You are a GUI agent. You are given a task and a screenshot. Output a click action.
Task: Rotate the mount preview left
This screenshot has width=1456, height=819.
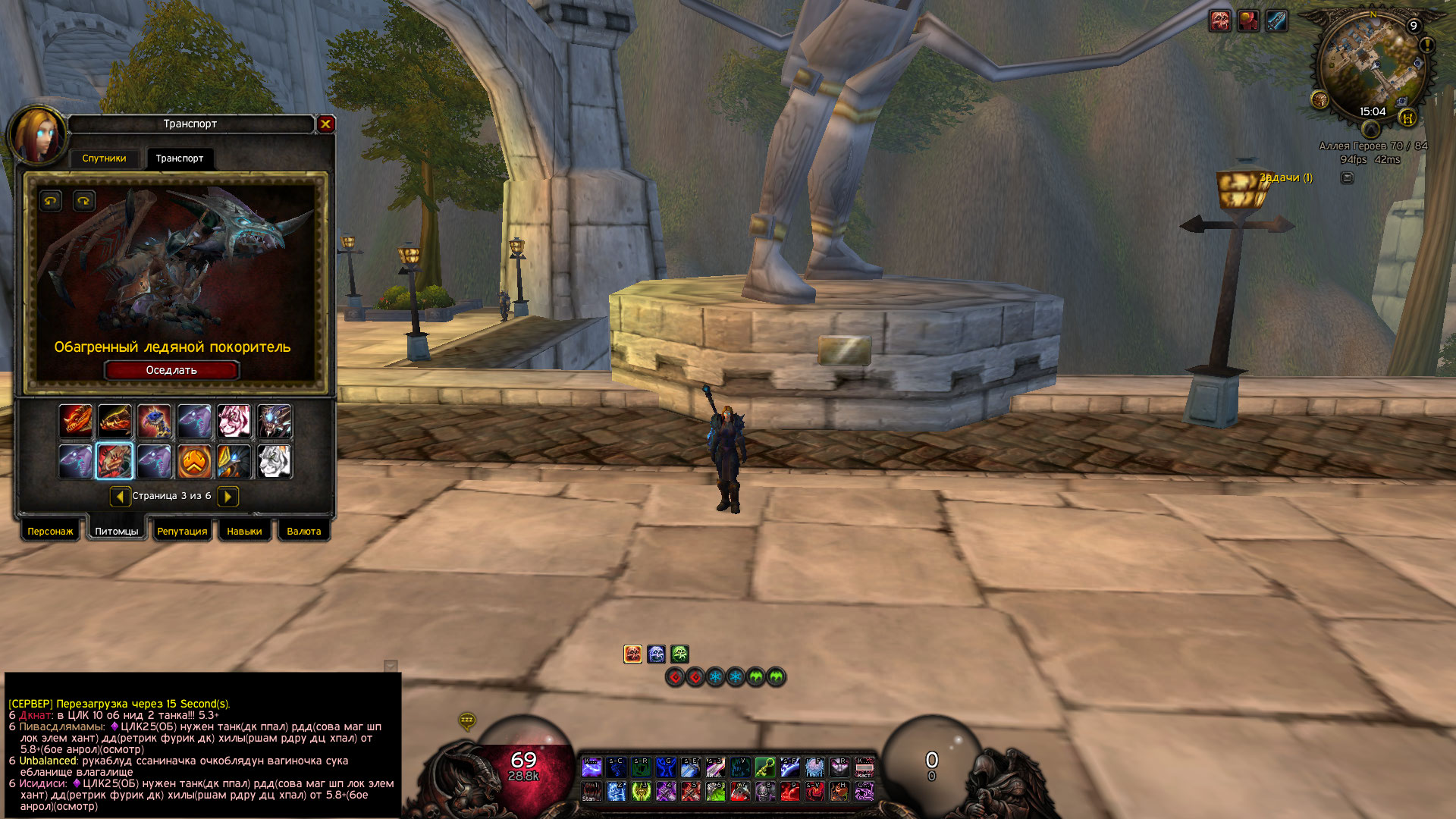coord(51,201)
